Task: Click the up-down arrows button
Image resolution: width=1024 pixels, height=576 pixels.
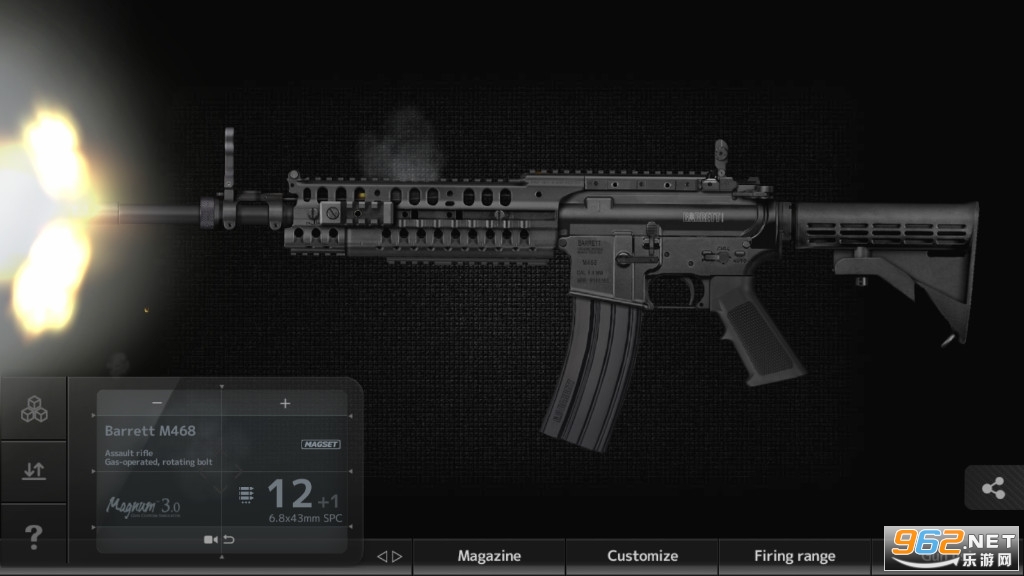Action: coord(34,471)
